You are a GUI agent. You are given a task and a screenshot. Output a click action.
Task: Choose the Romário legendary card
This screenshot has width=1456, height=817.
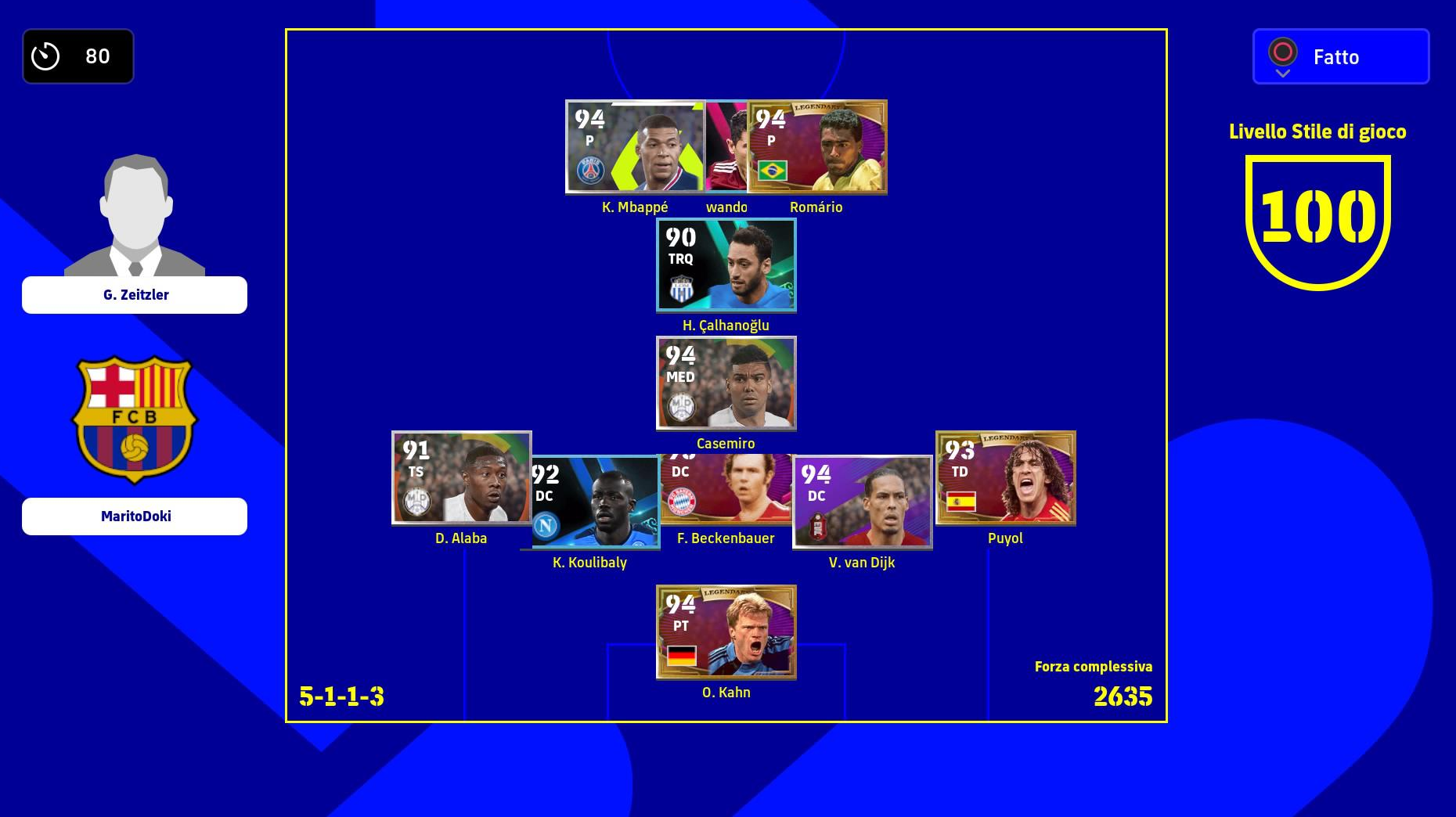click(x=818, y=146)
